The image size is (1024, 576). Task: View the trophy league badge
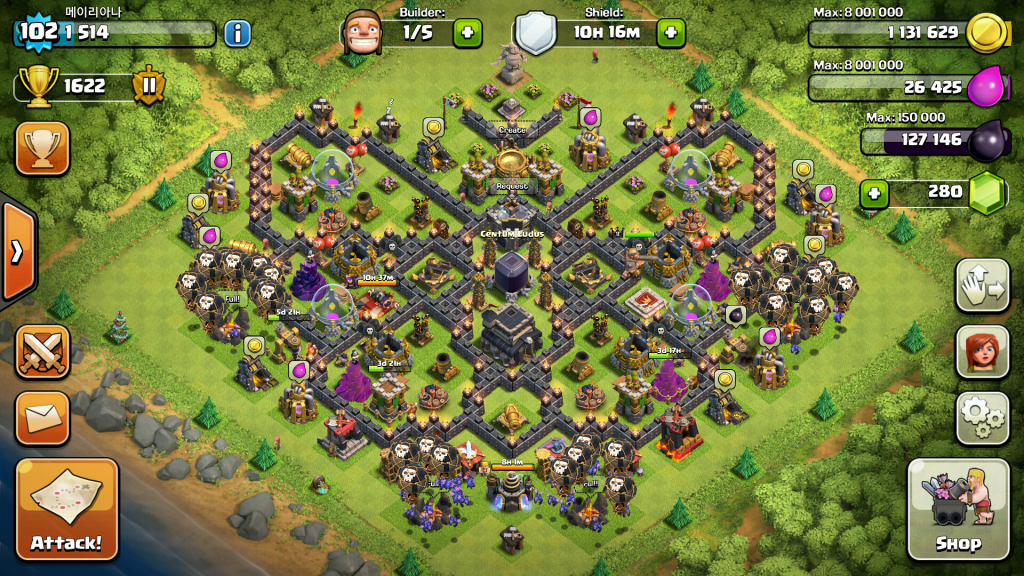(x=148, y=86)
